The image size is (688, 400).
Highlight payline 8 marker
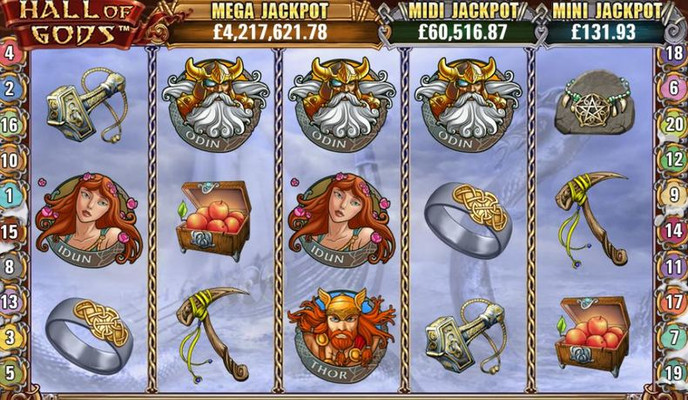(9, 267)
